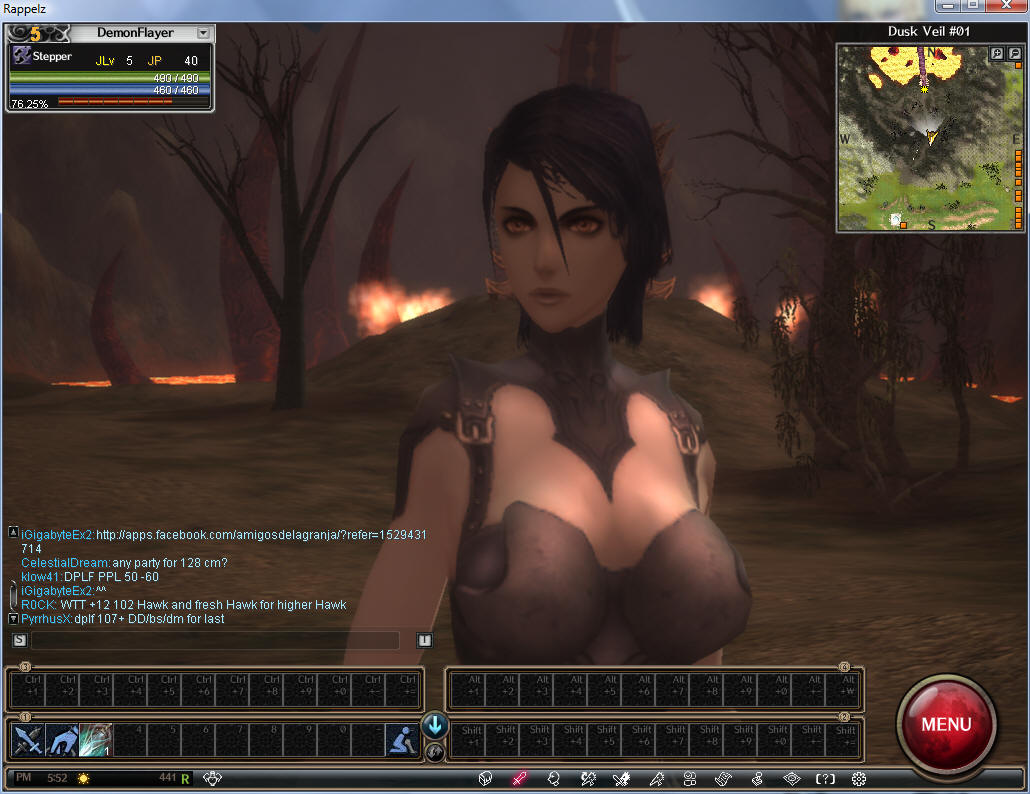This screenshot has width=1030, height=794.
Task: Click the pink sword toolbar icon
Action: [519, 778]
